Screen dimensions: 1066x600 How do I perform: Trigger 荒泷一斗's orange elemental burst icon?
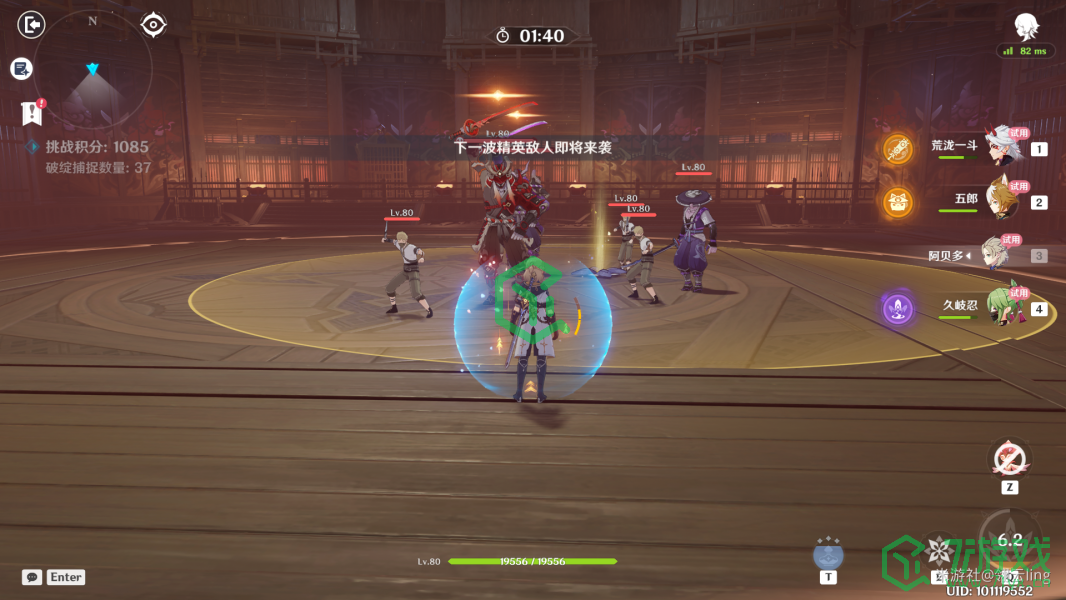pos(898,149)
